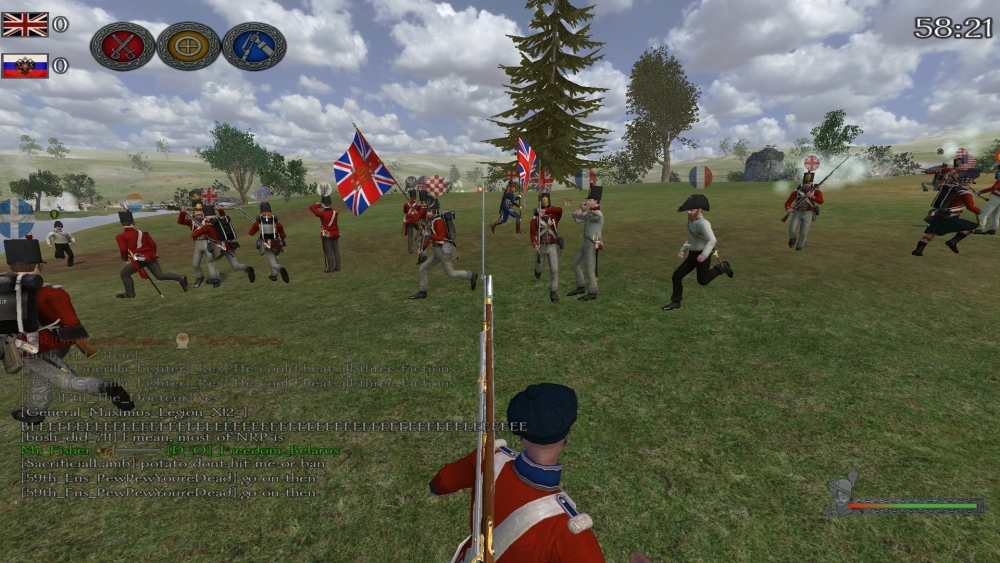Click Sacrificial Lamb's potato chat message
The height and width of the screenshot is (563, 1000).
point(172,464)
